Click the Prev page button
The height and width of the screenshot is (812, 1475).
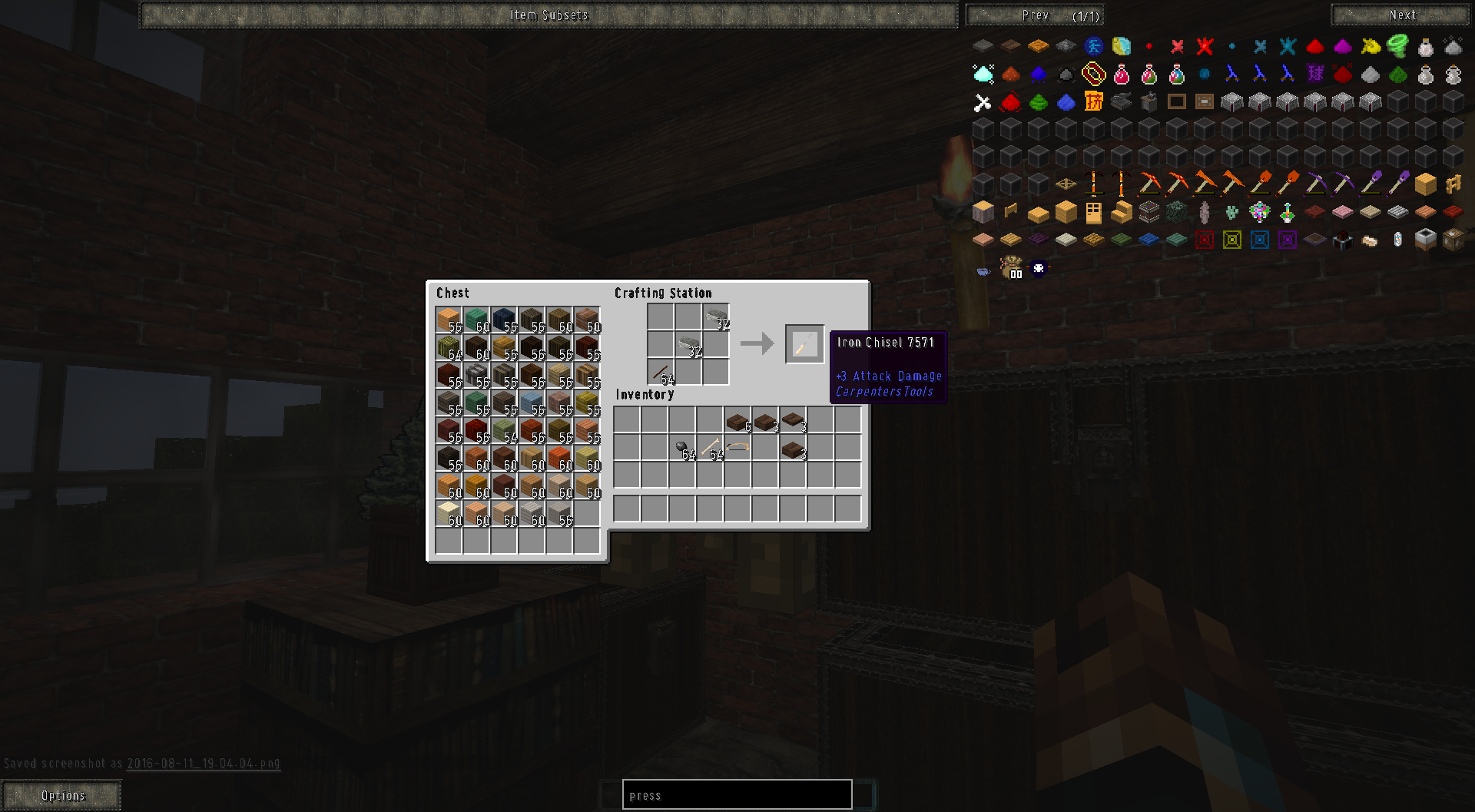1036,15
